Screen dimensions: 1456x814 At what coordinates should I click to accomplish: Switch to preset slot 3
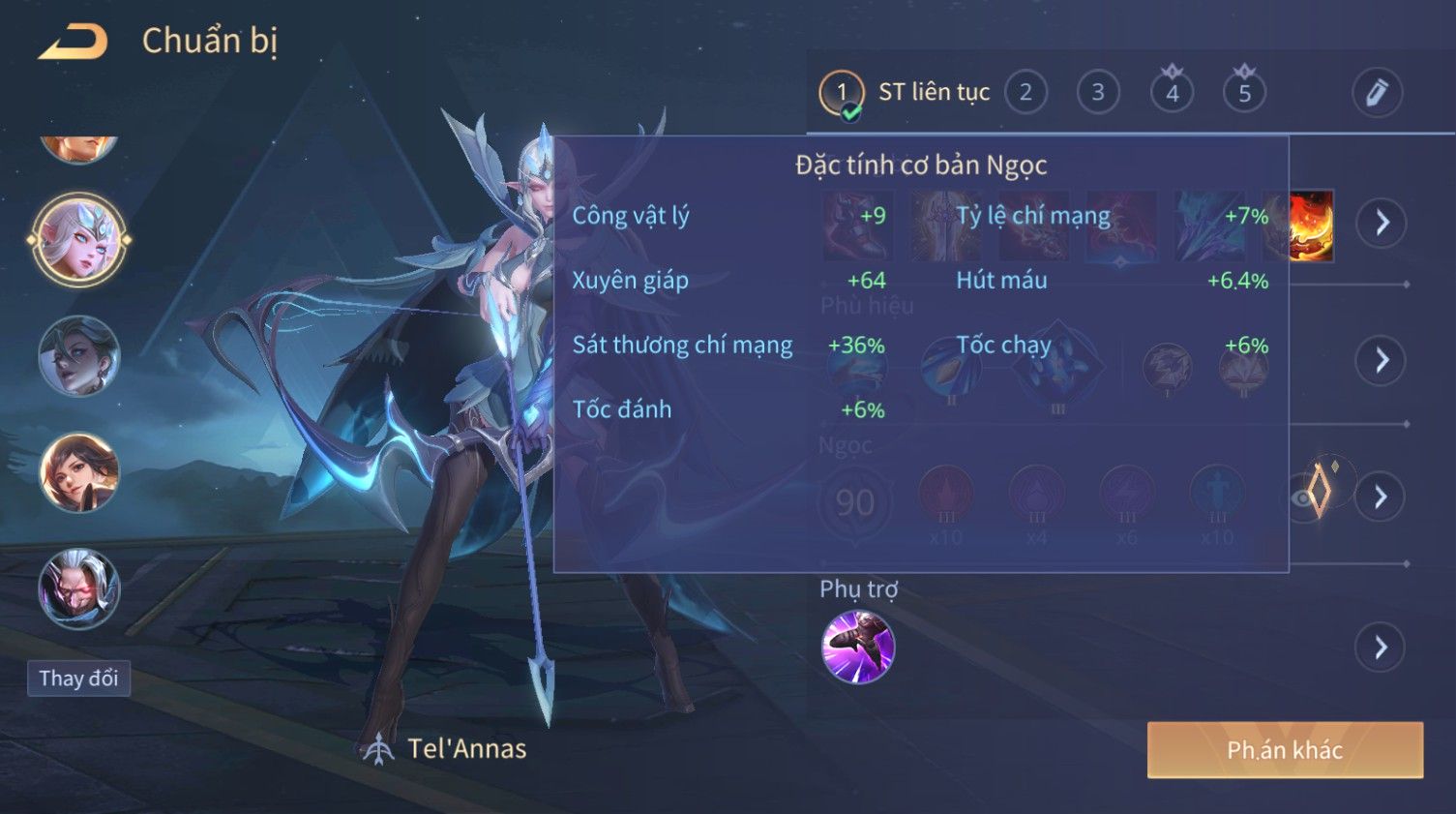click(x=1098, y=93)
